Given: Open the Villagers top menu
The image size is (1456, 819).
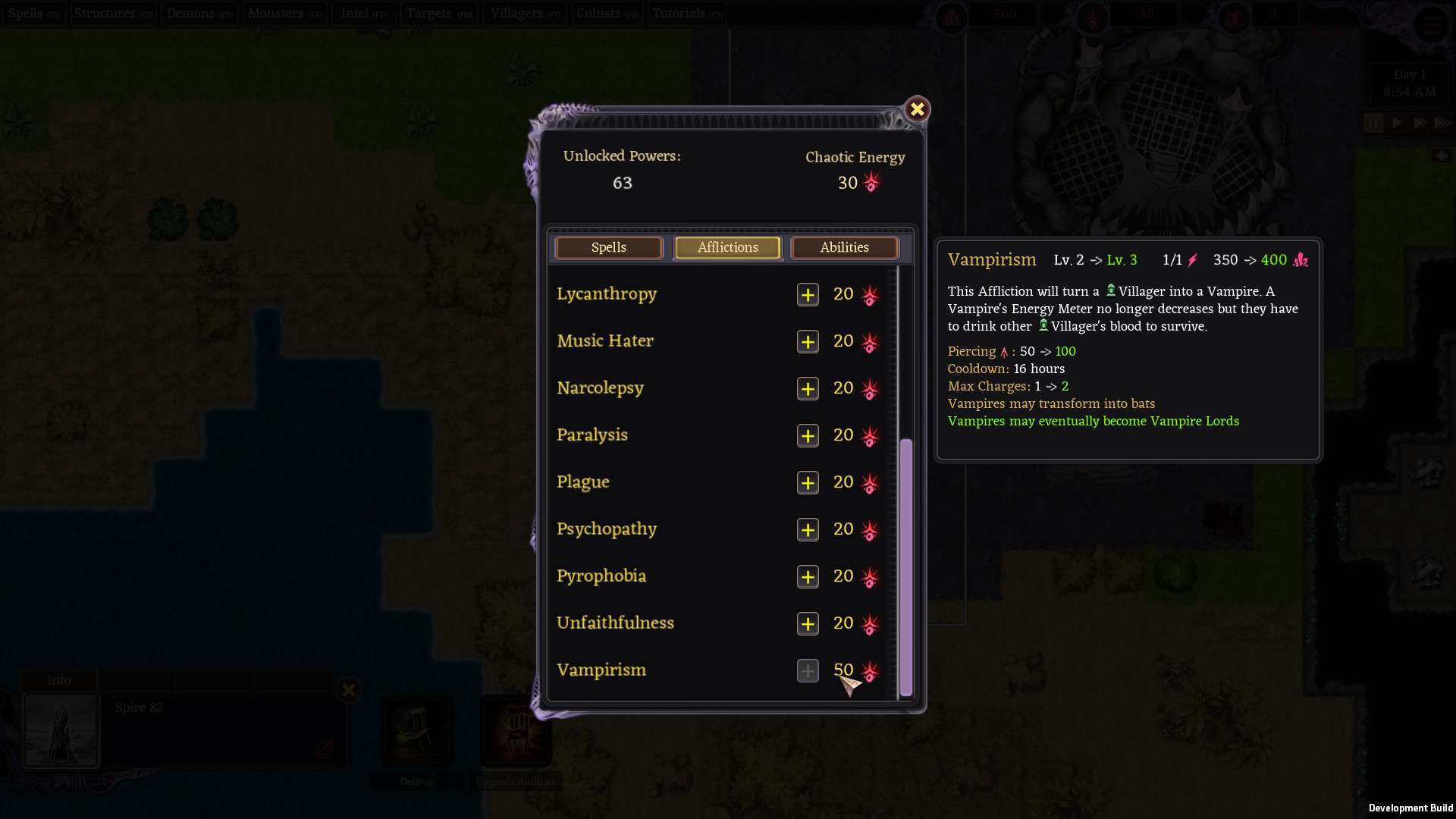Looking at the screenshot, I should 525,14.
